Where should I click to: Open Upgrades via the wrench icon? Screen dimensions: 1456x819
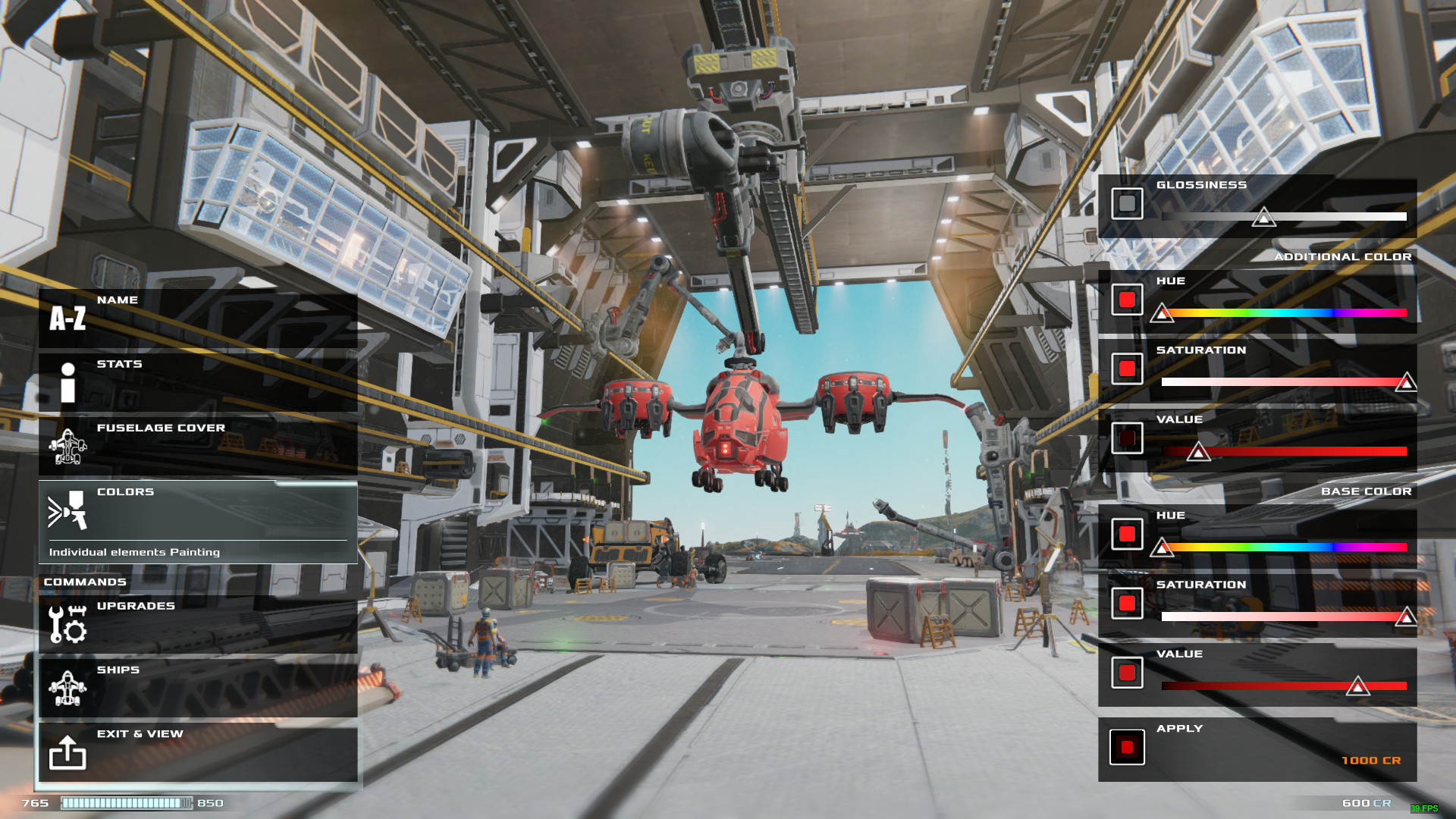tap(67, 623)
